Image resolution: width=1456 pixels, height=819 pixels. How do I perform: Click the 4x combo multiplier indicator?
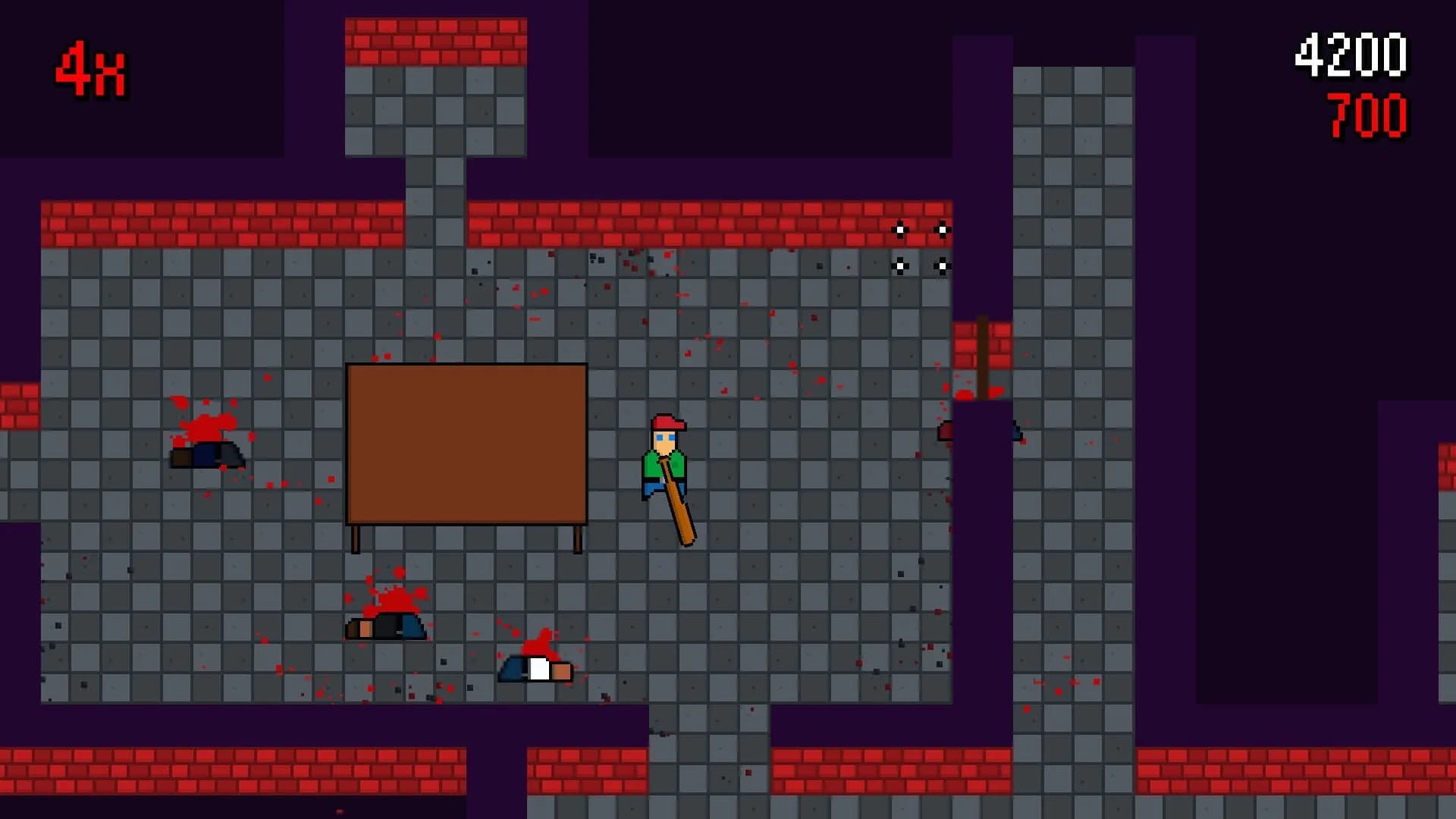(91, 72)
